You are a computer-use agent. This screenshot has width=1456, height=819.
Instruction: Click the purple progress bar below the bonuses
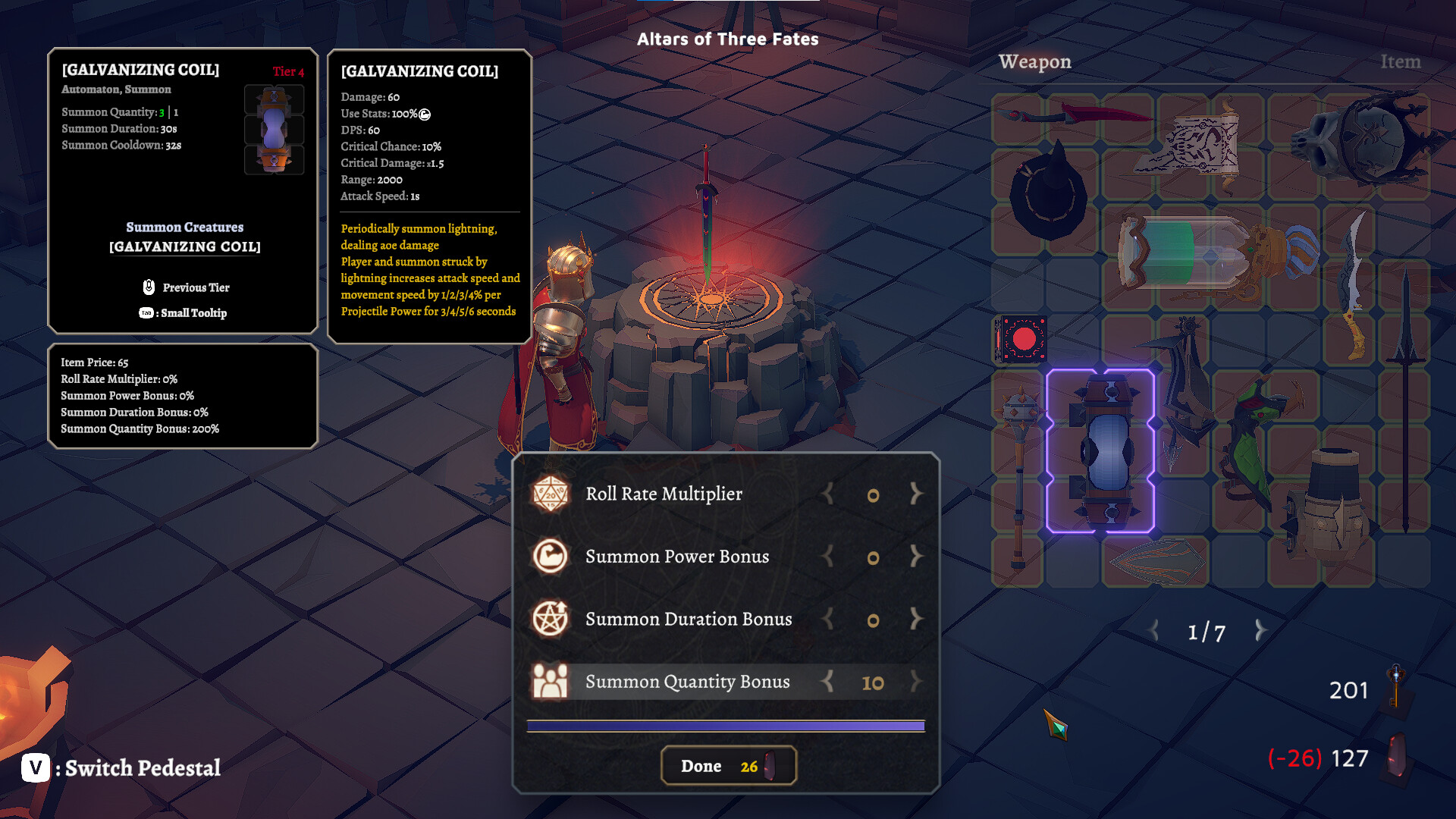coord(726,724)
